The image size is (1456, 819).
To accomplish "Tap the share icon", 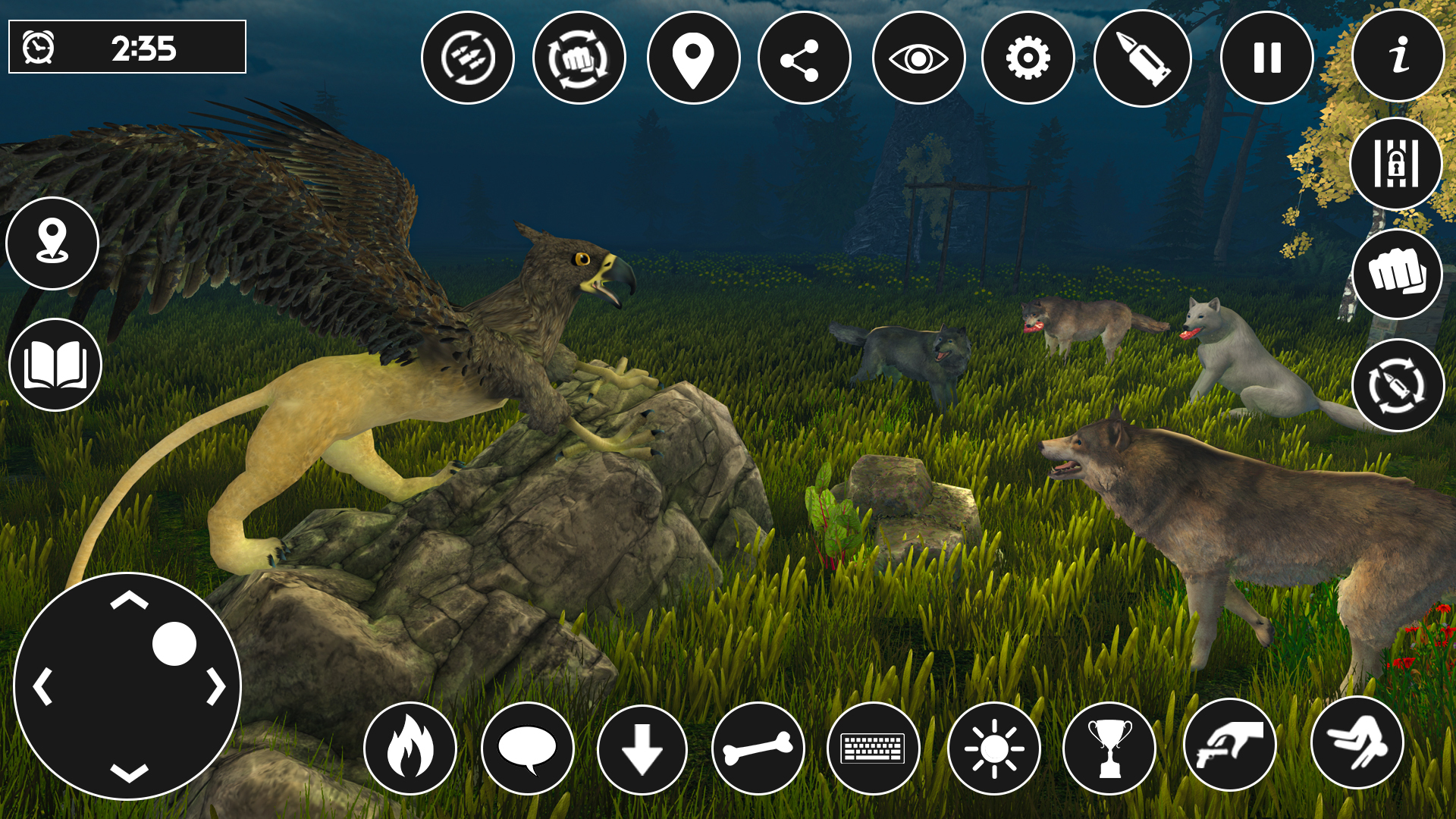I will (x=804, y=57).
